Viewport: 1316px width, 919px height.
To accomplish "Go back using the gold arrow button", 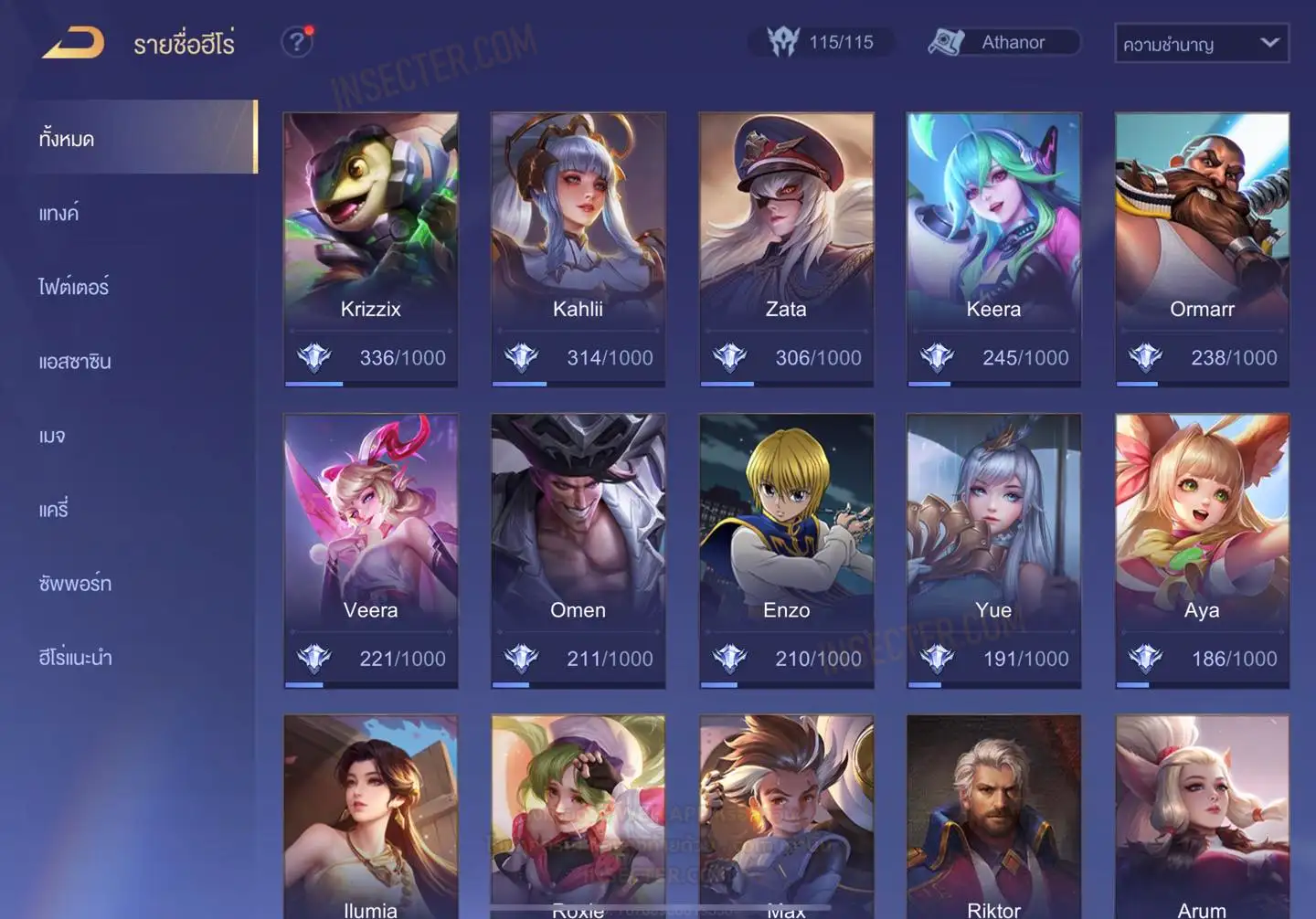I will [x=73, y=43].
